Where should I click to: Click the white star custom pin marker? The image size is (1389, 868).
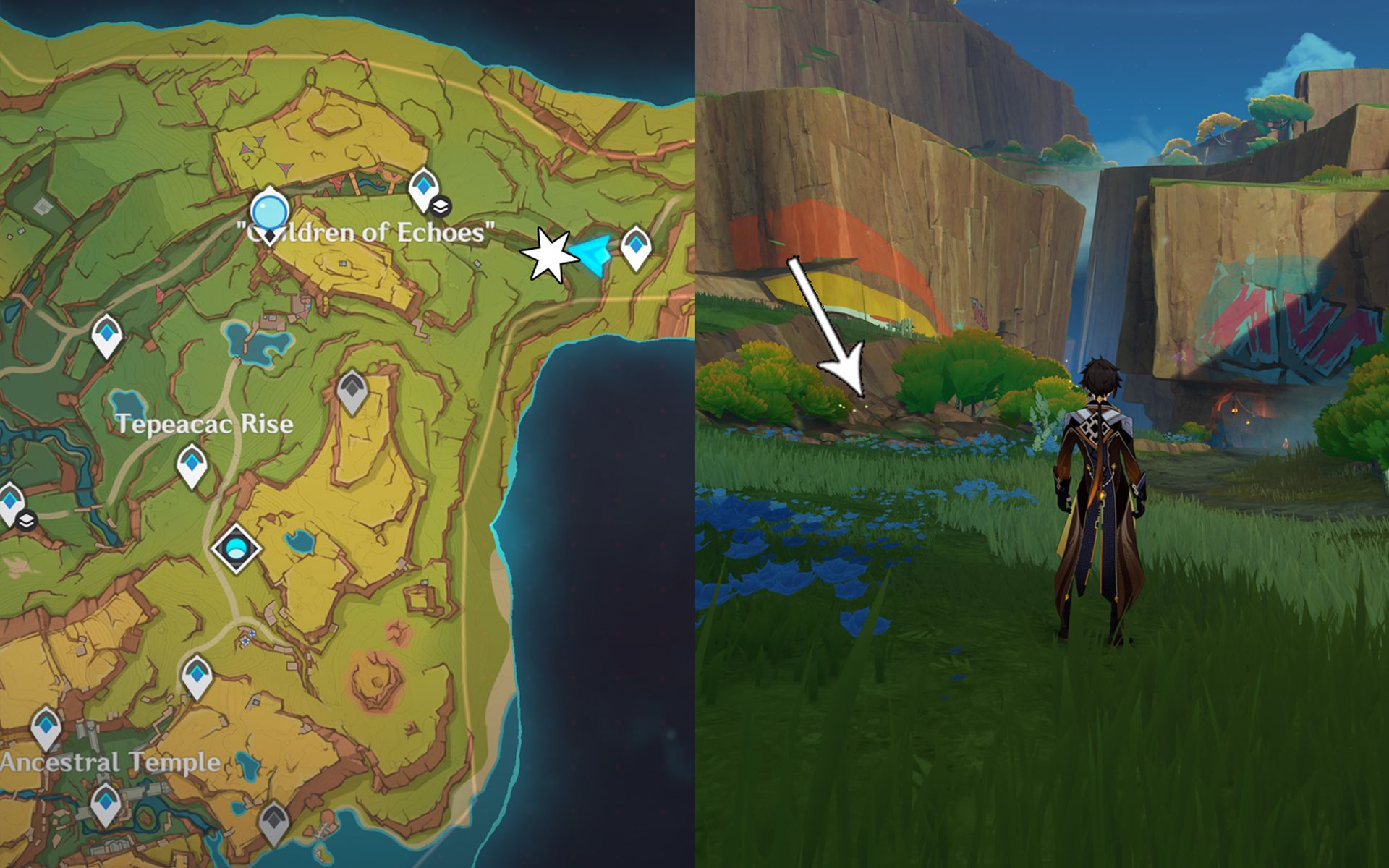coord(550,255)
